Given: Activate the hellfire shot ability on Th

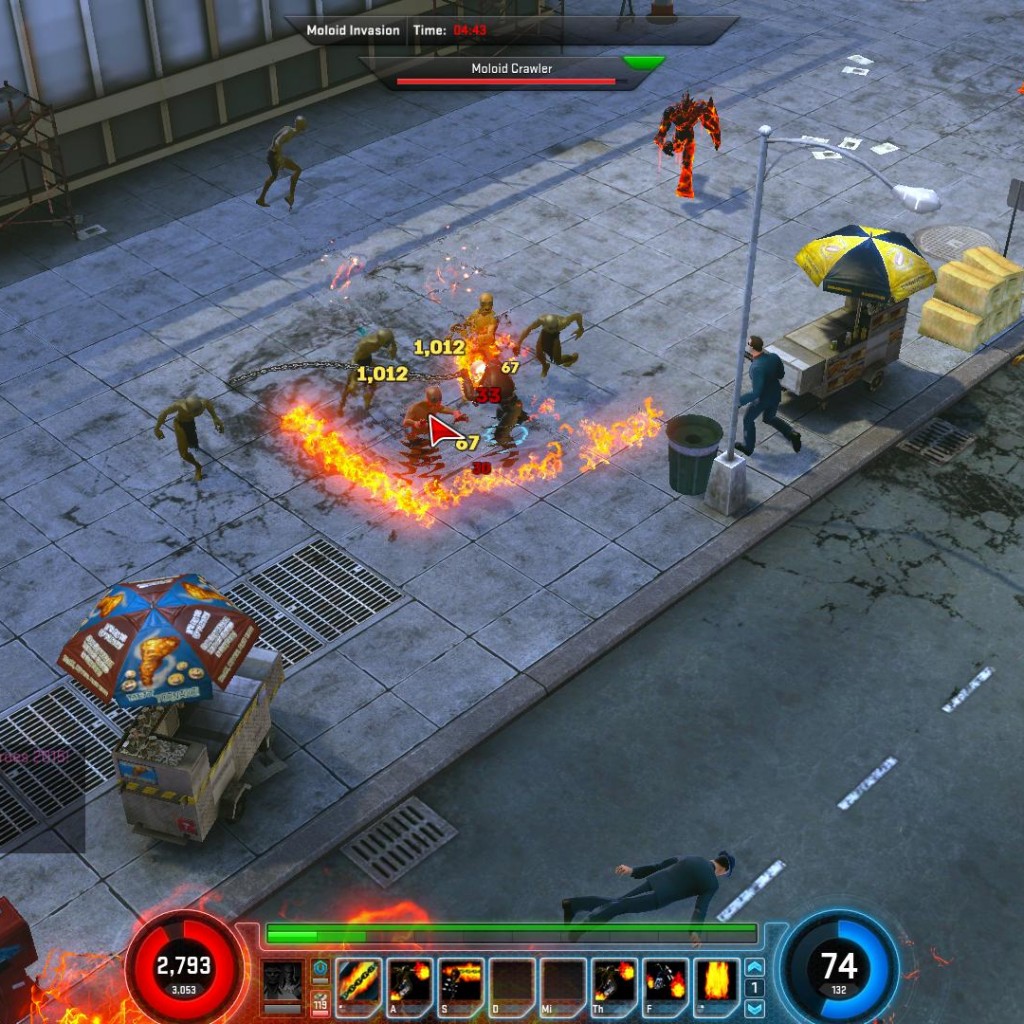Looking at the screenshot, I should coord(614,981).
